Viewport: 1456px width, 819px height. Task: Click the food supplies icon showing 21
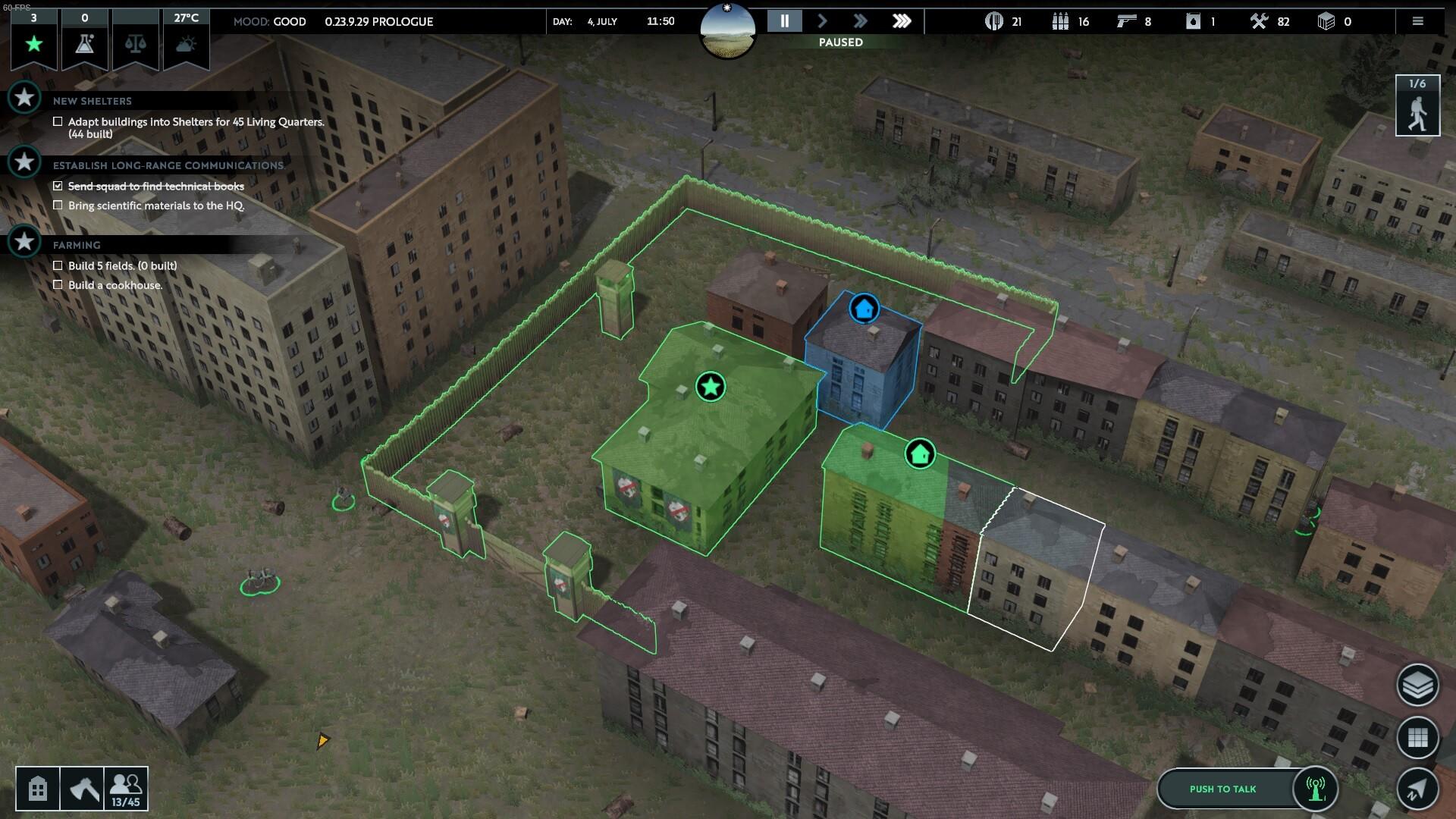coord(993,22)
